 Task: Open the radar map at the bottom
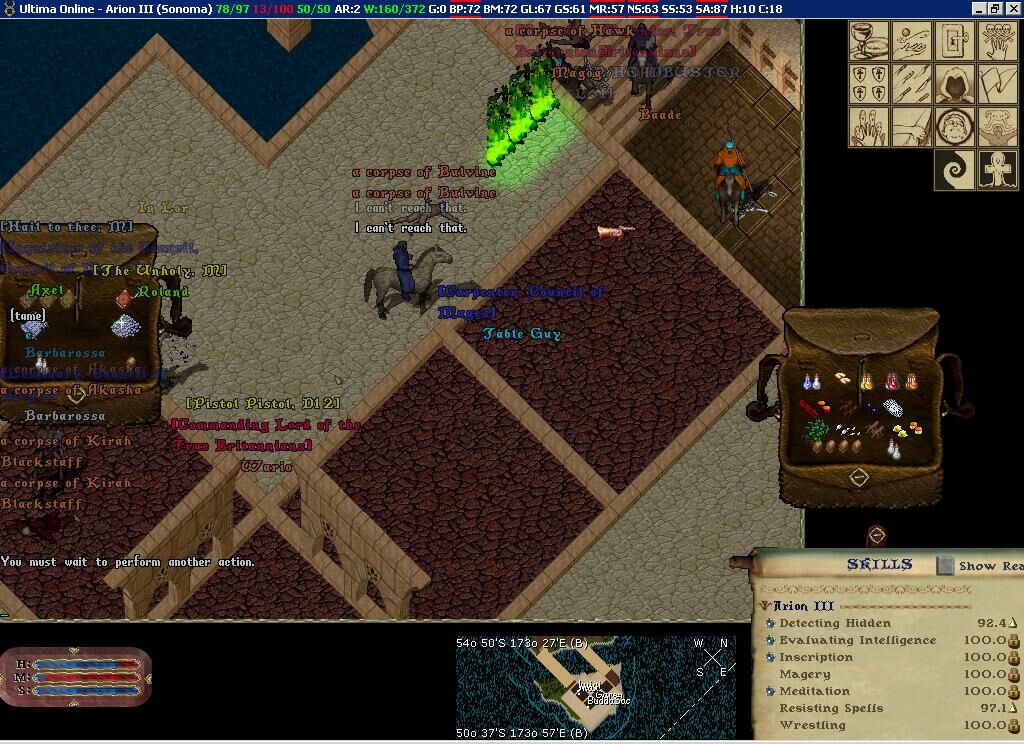[596, 686]
